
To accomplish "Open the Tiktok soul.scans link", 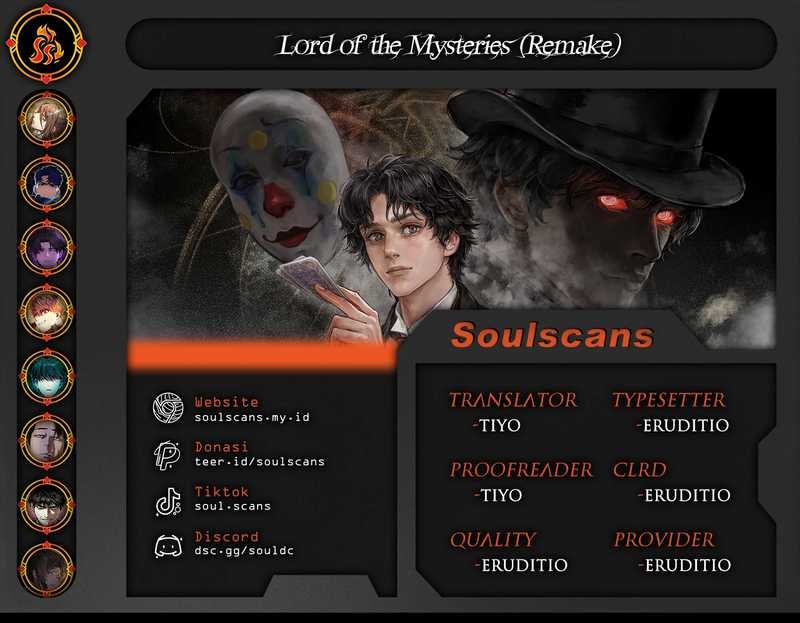I will (232, 506).
